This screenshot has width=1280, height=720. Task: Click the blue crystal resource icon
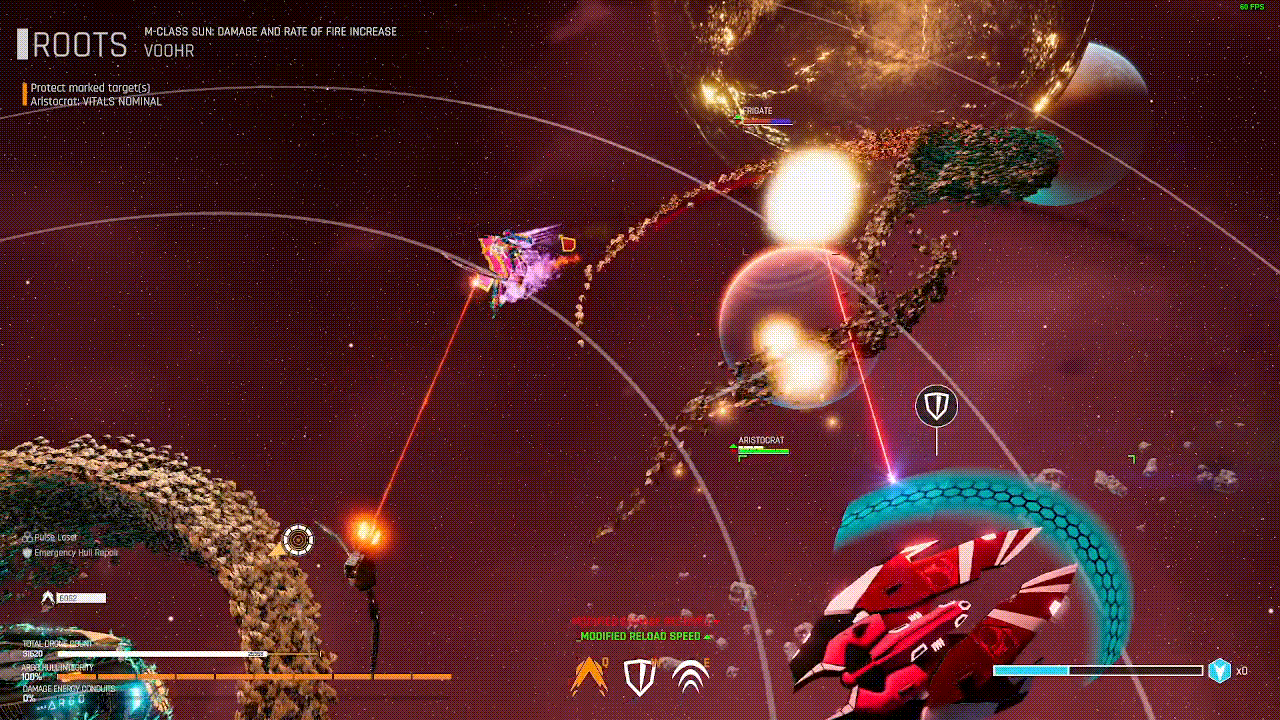(x=1219, y=671)
